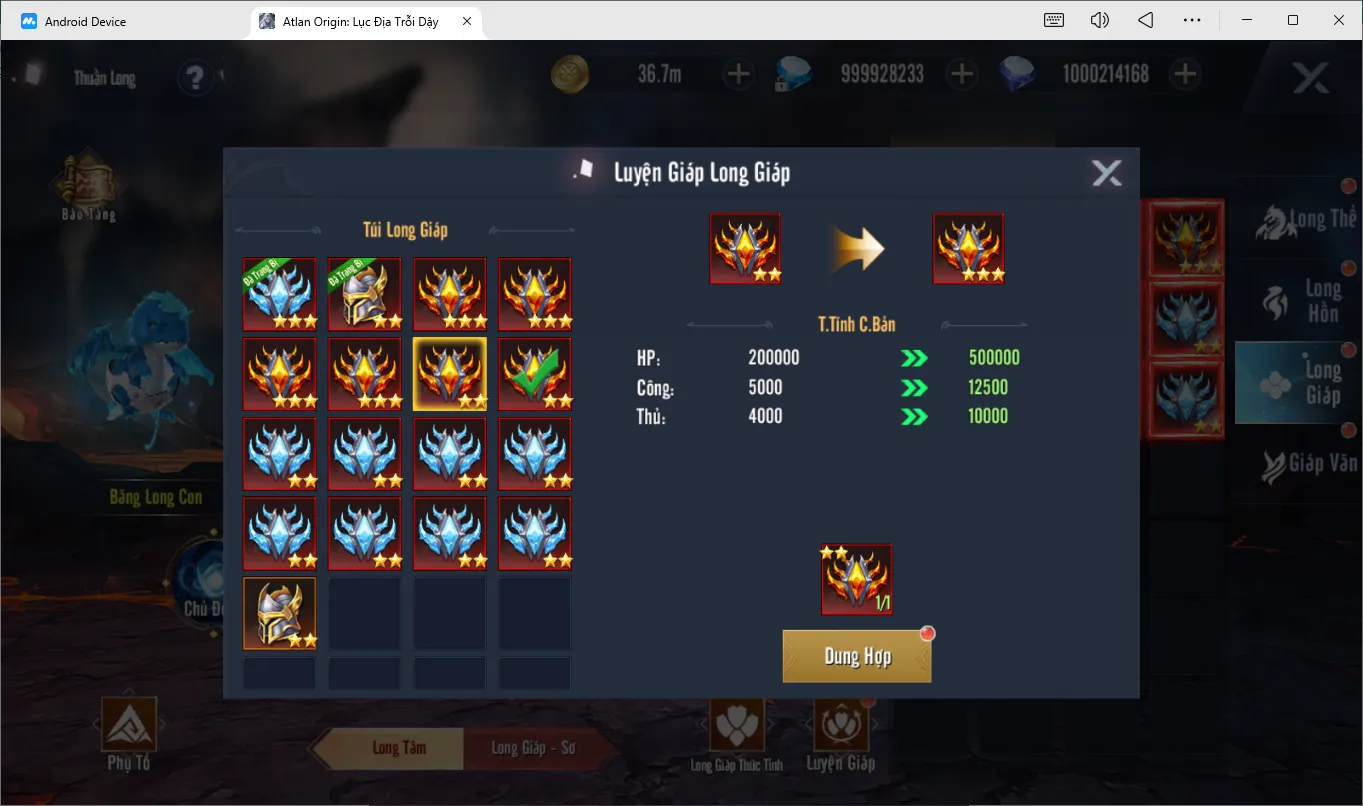Click the material slot showing 1/1
The height and width of the screenshot is (806, 1363).
[x=857, y=580]
